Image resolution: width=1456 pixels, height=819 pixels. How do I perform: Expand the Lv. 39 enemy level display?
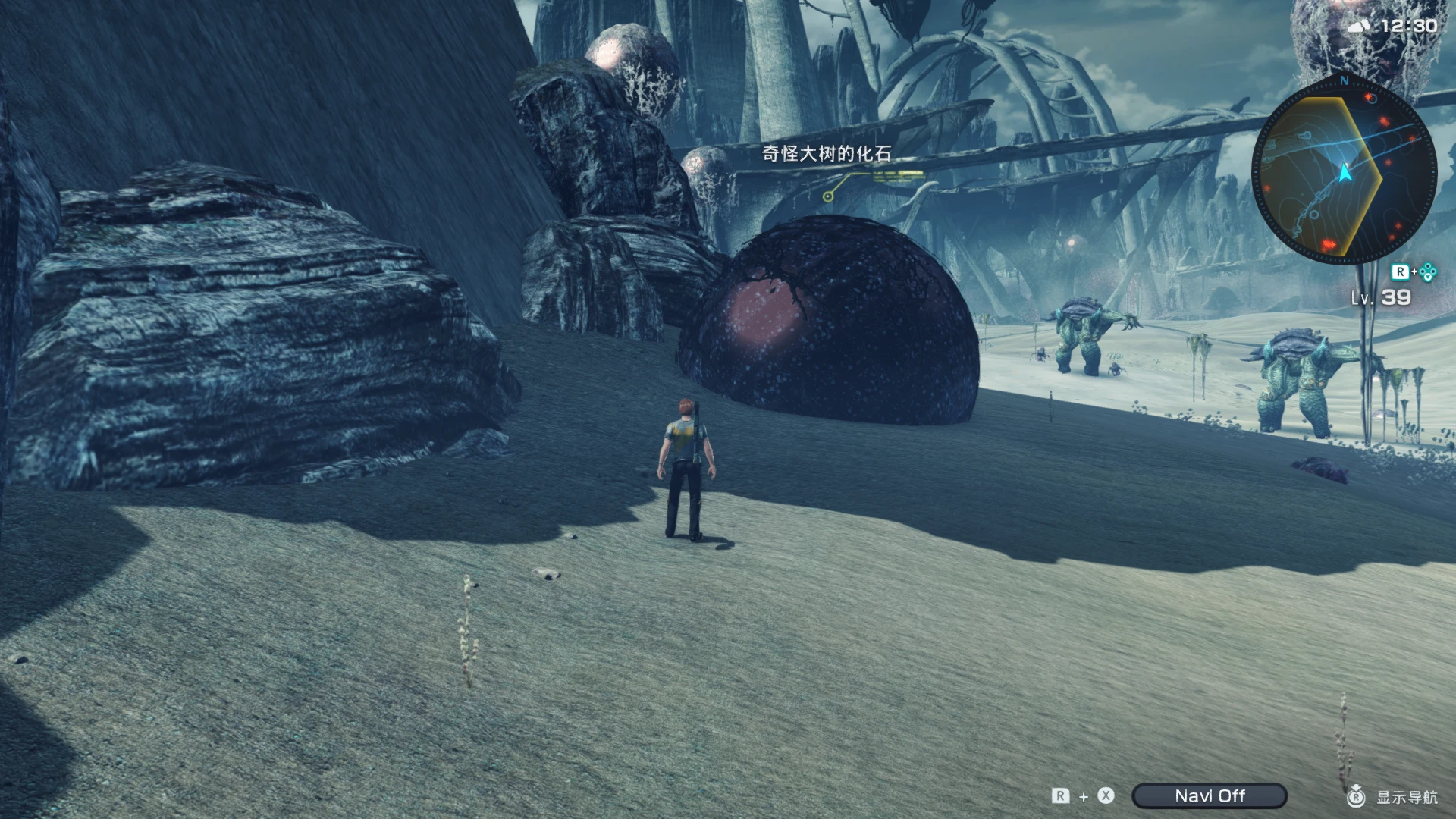pyautogui.click(x=1381, y=296)
